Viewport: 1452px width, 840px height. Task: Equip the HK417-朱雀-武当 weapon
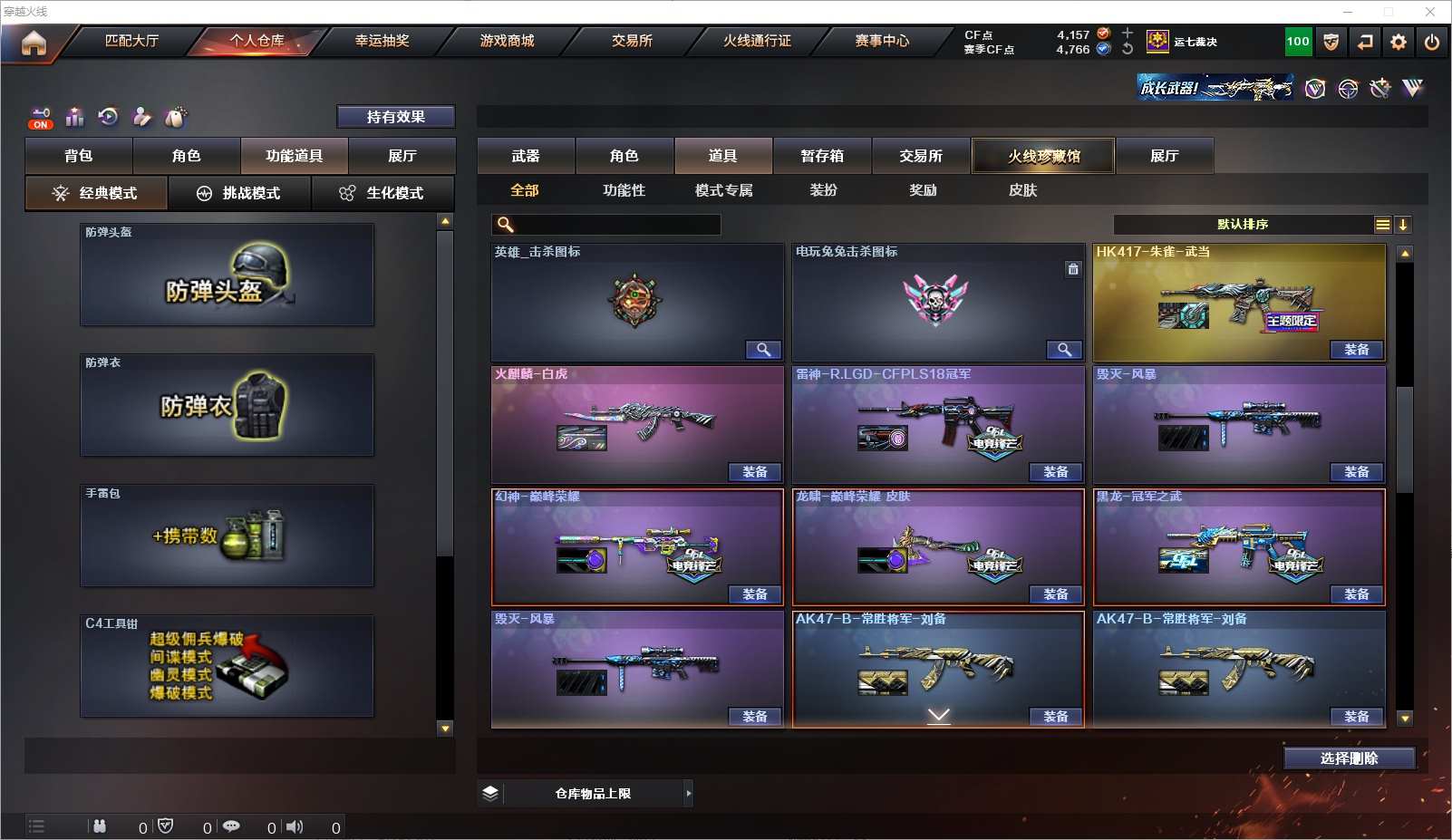click(x=1356, y=350)
